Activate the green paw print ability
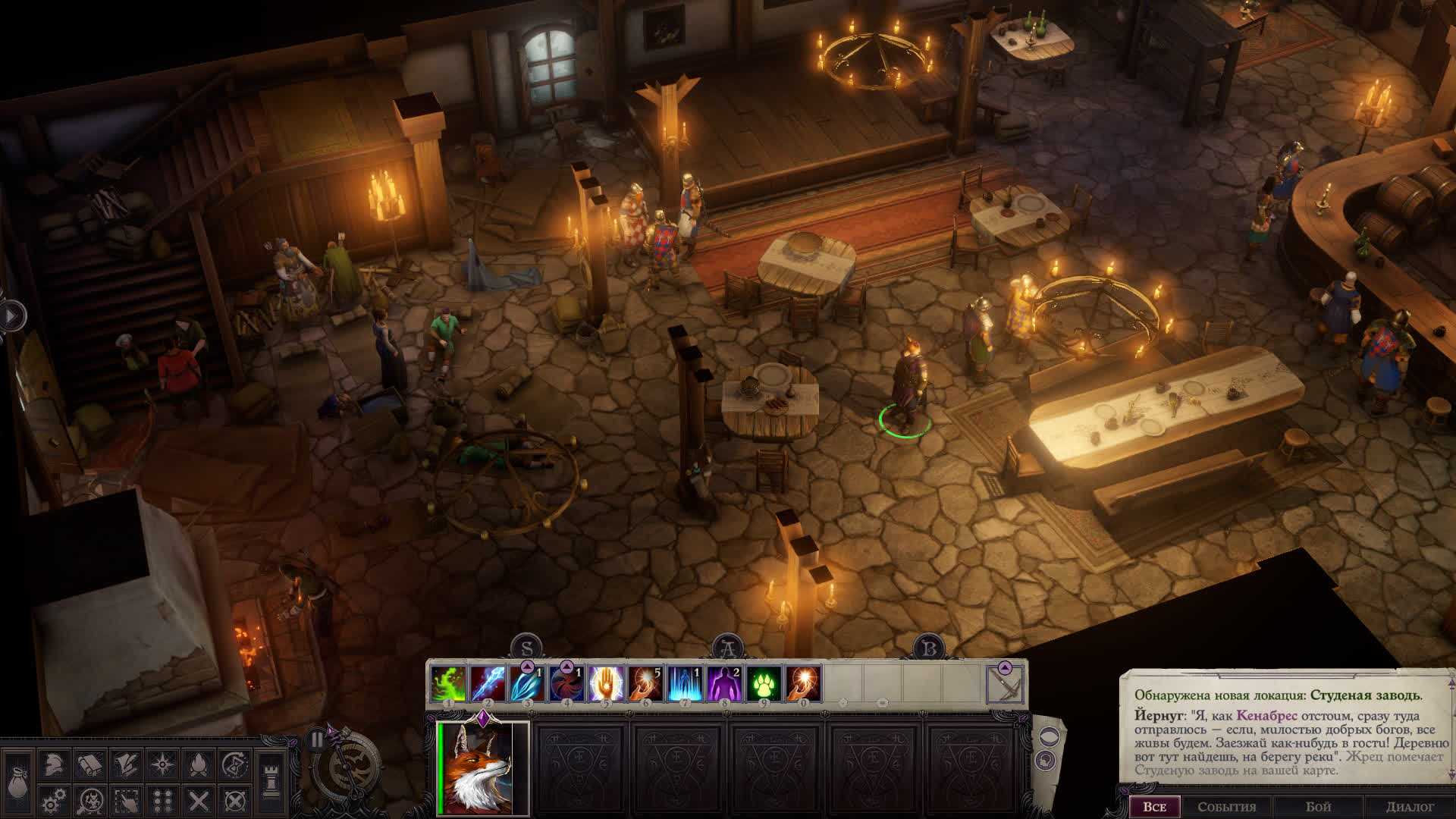Viewport: 1456px width, 819px height. click(764, 683)
